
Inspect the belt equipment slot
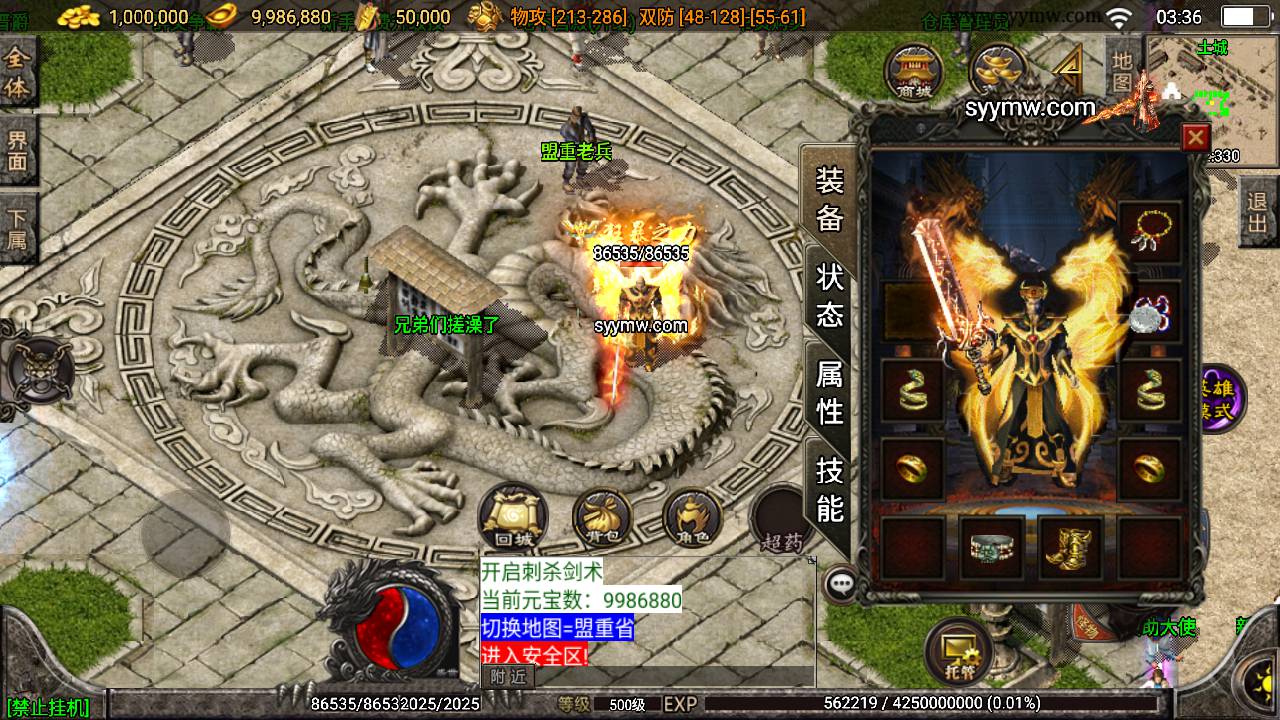(x=992, y=548)
